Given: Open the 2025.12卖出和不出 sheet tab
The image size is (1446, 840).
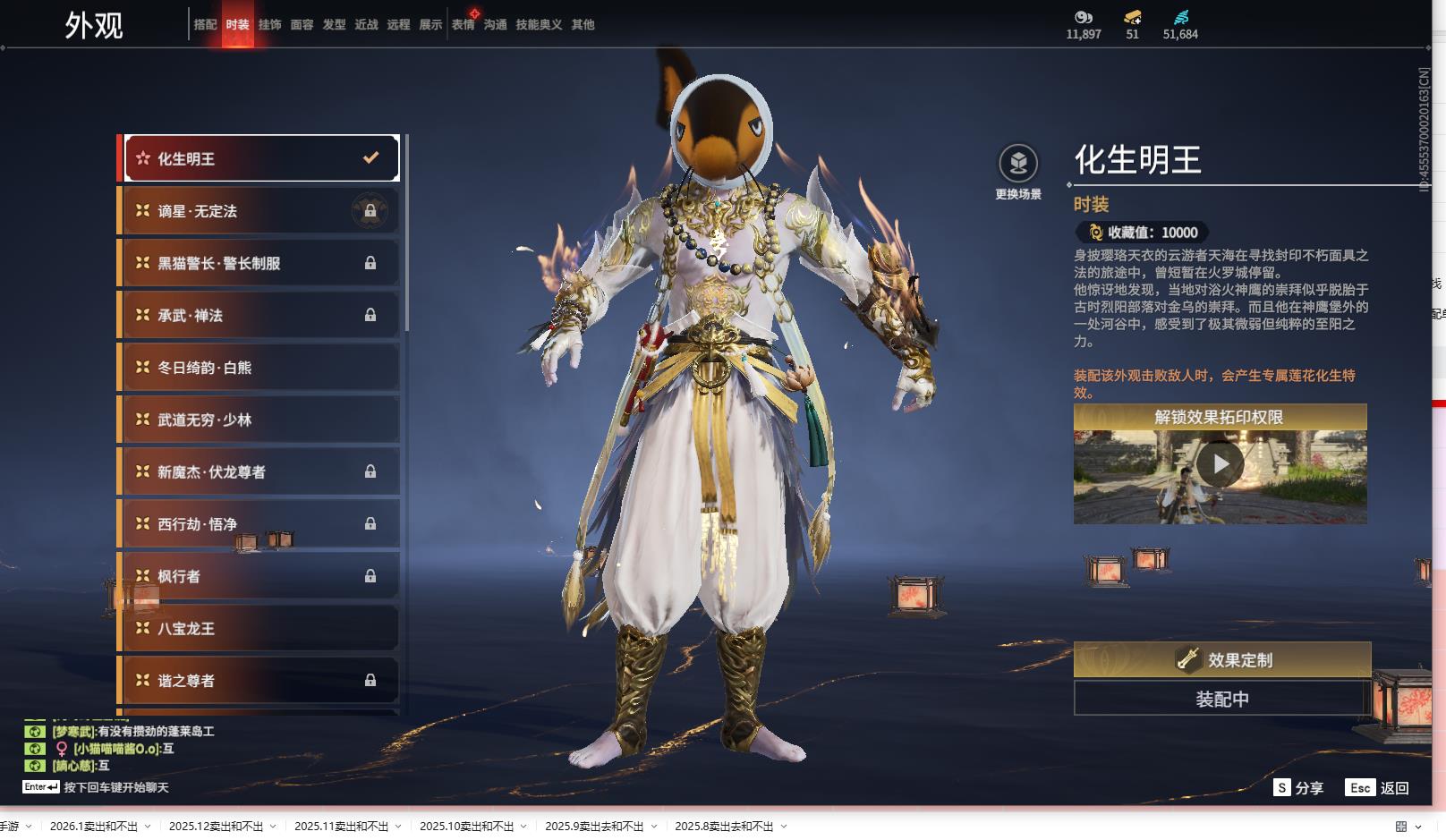Looking at the screenshot, I should 216,827.
